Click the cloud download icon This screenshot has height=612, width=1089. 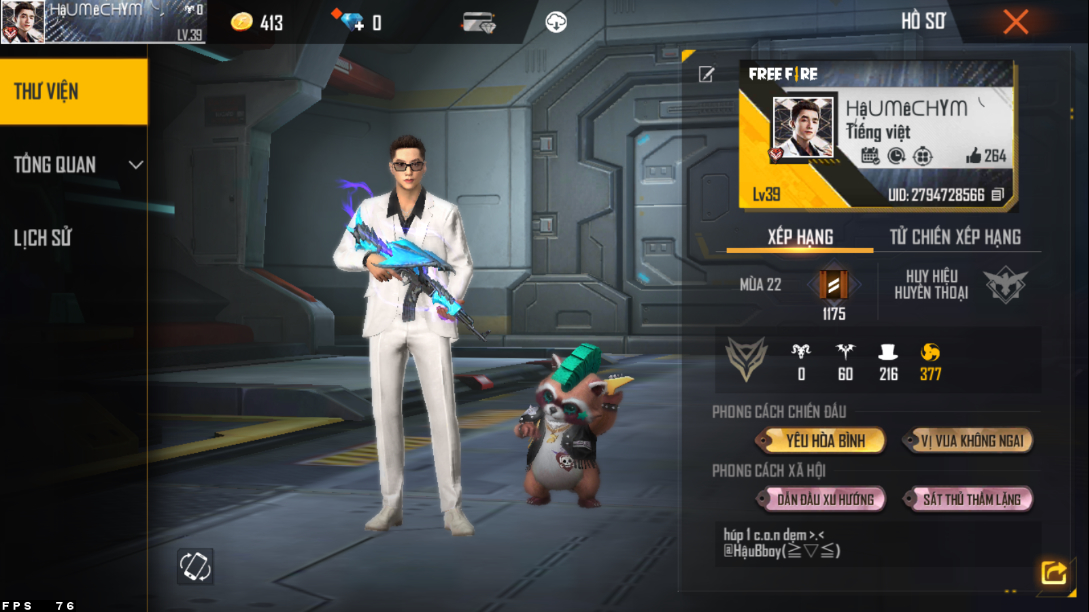556,22
